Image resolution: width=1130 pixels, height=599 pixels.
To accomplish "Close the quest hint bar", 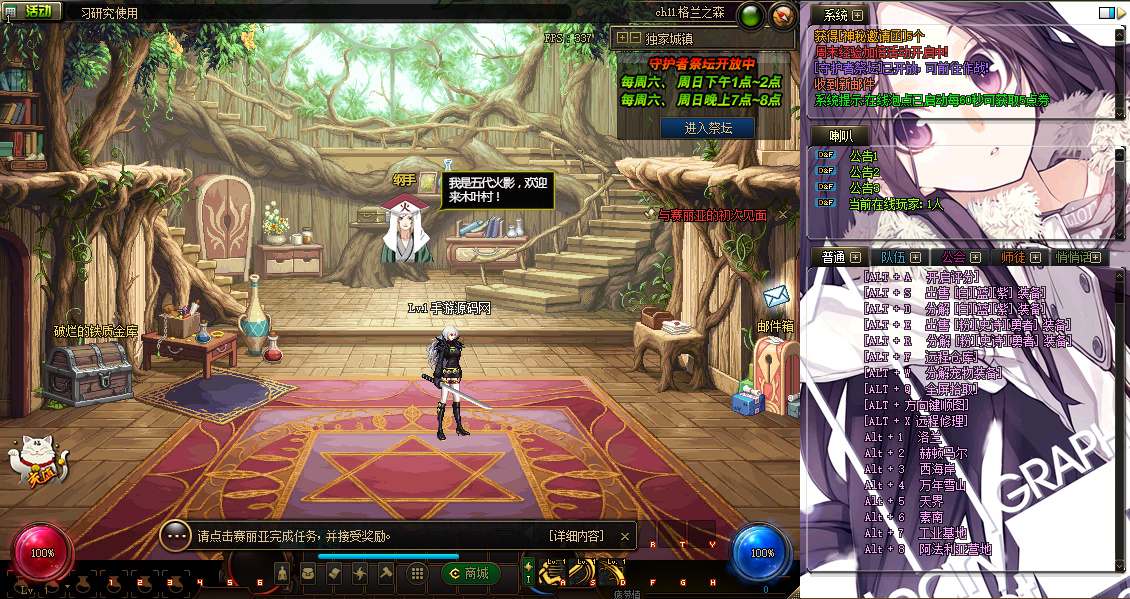I will 626,536.
